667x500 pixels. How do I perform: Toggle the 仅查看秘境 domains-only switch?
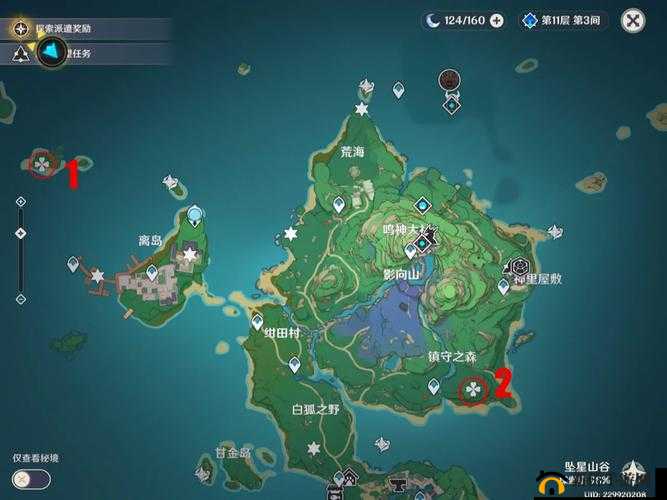(x=32, y=479)
